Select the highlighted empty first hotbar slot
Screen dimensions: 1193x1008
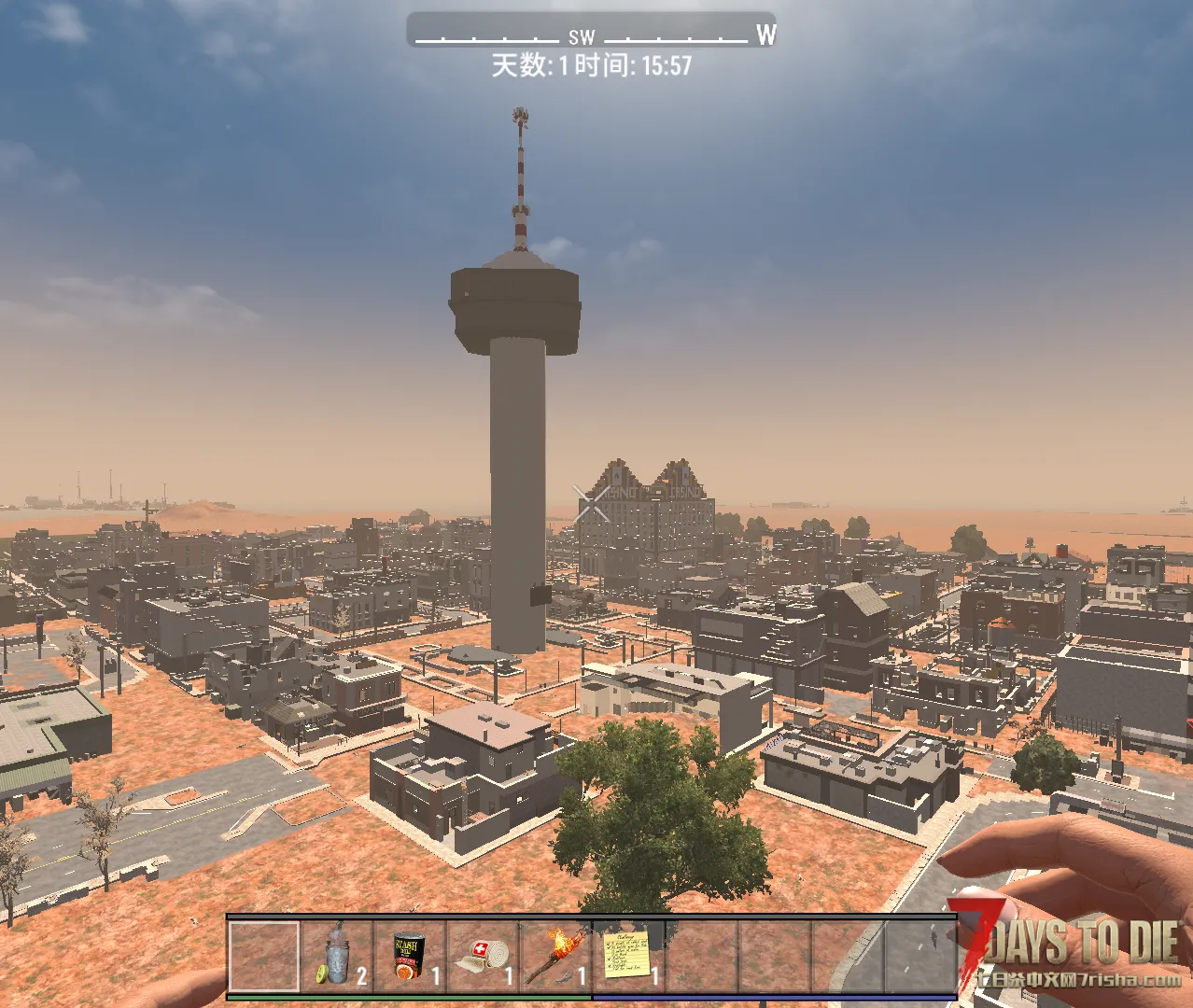point(264,955)
